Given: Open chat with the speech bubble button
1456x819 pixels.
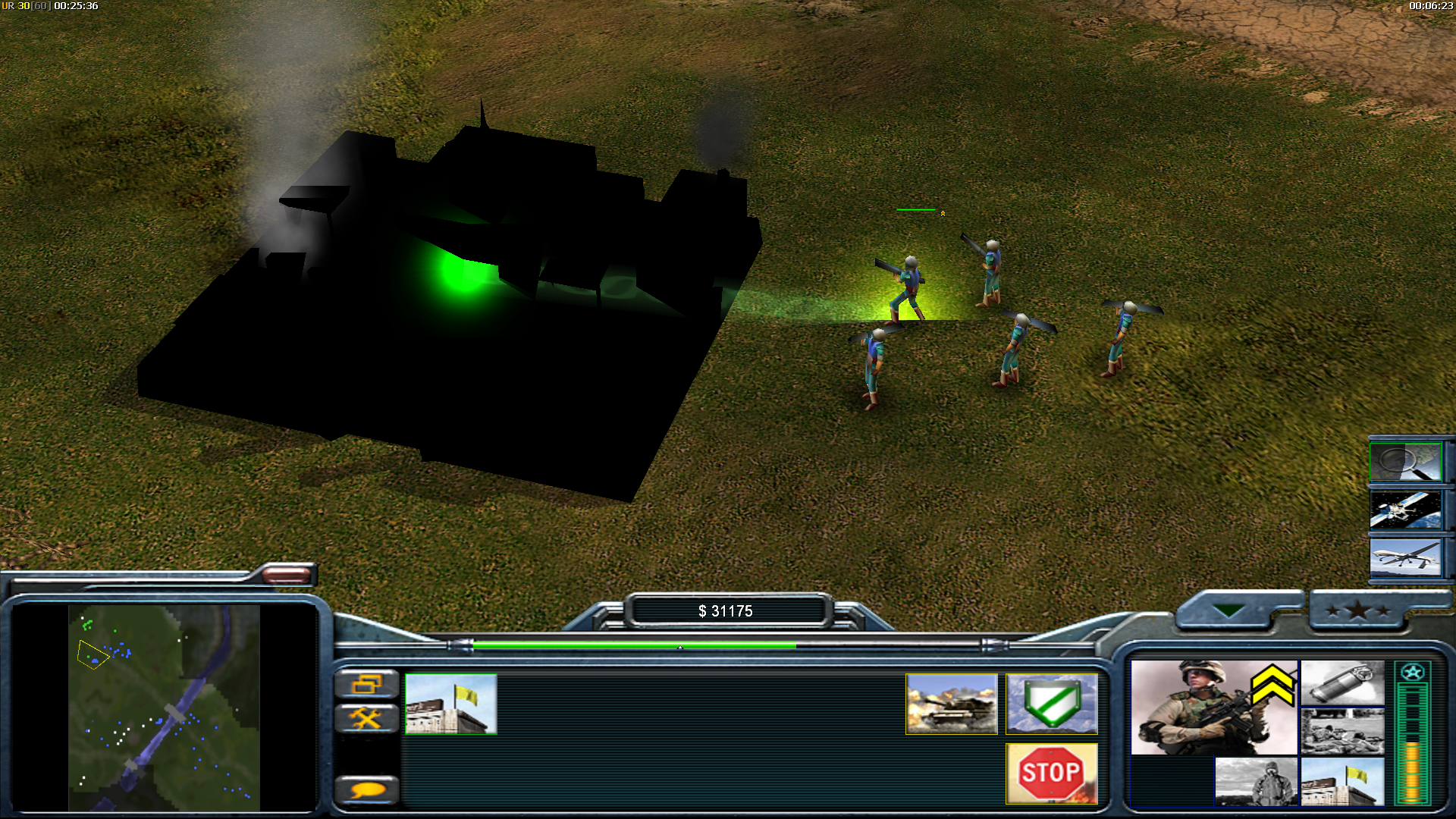Looking at the screenshot, I should (366, 789).
